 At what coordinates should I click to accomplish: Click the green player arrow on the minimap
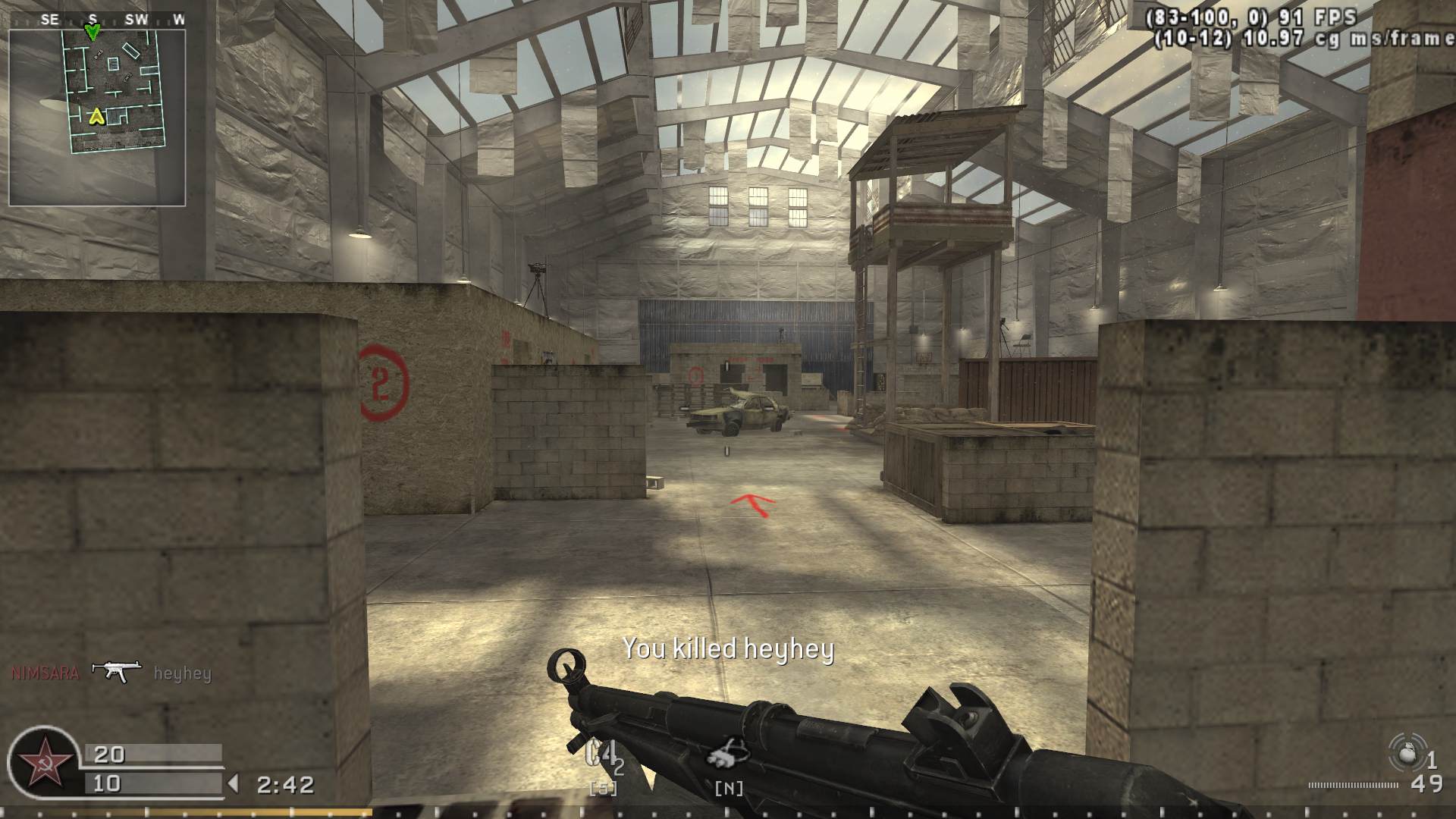click(94, 33)
